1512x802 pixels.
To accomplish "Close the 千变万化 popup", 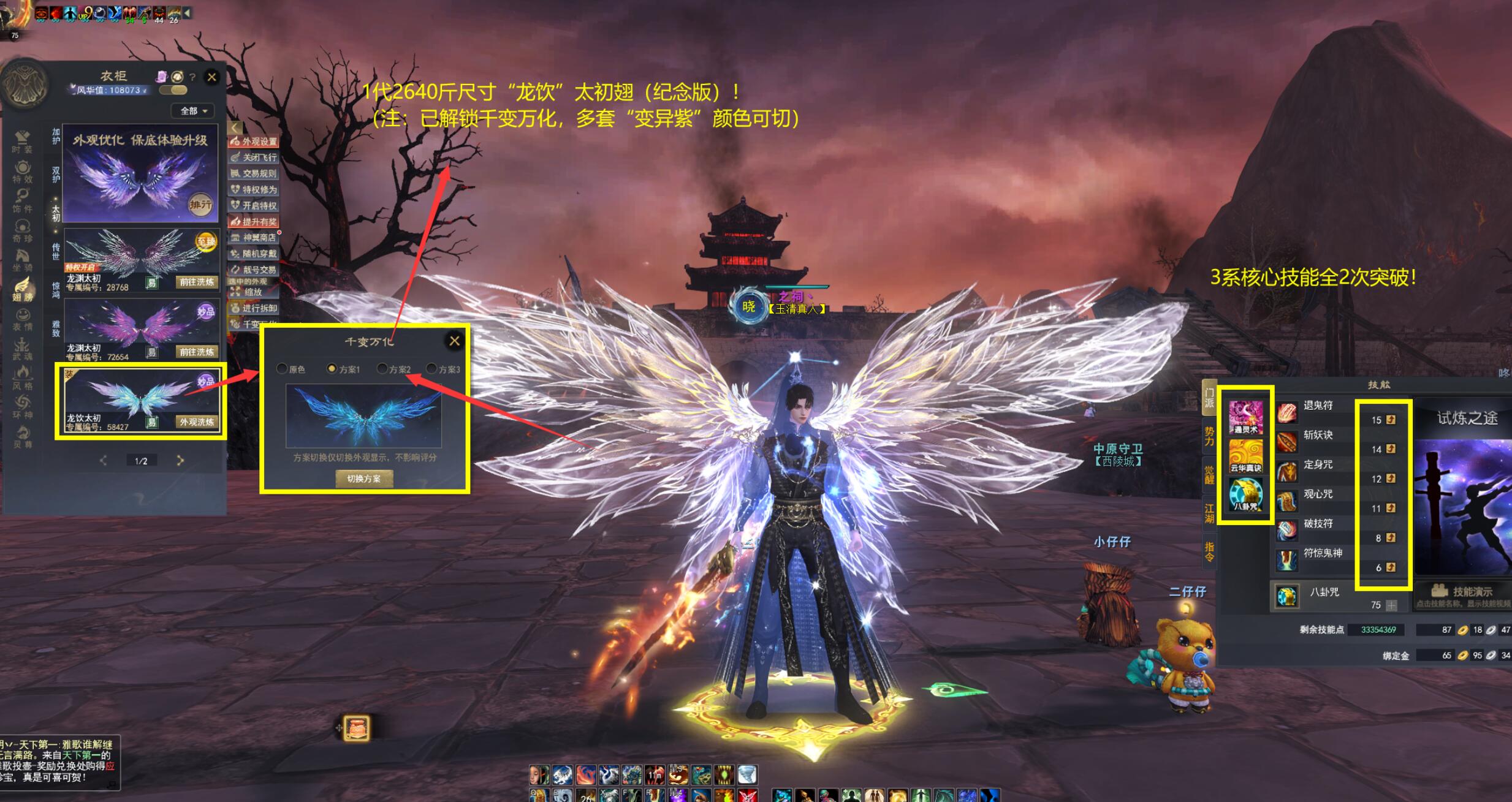I will point(454,341).
